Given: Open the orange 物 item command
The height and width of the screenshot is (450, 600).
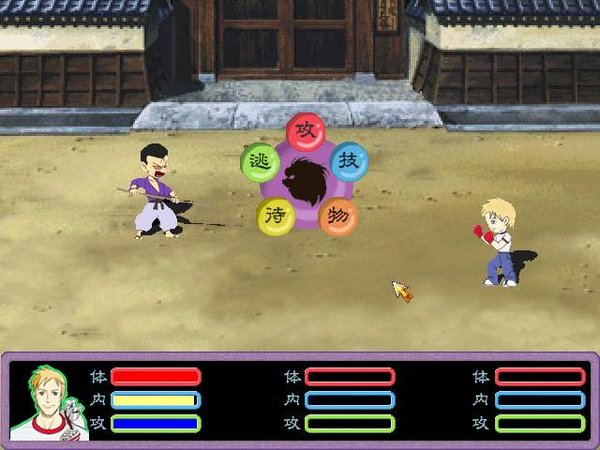Looking at the screenshot, I should (x=338, y=216).
